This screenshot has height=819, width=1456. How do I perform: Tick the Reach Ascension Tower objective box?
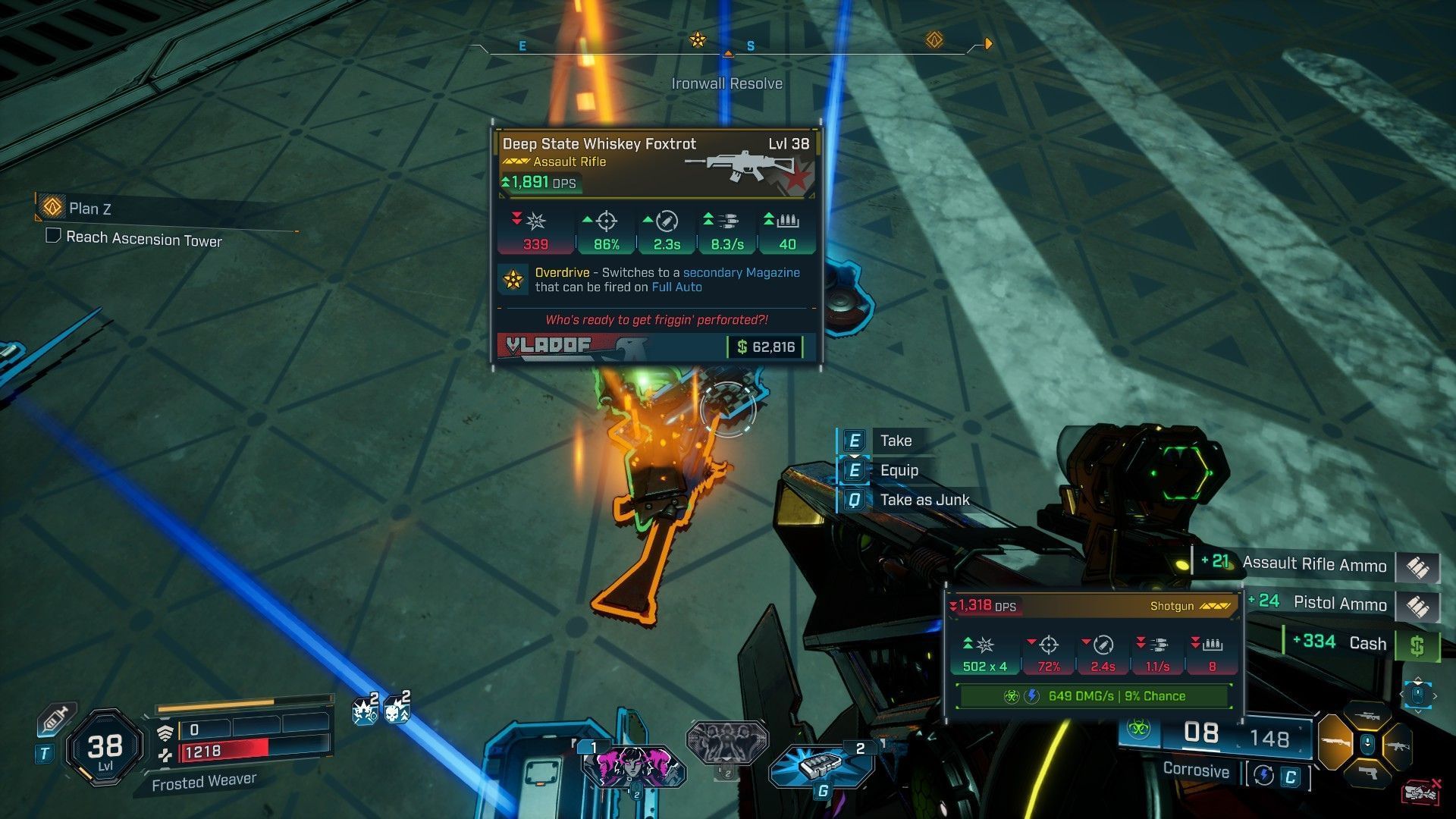[53, 236]
